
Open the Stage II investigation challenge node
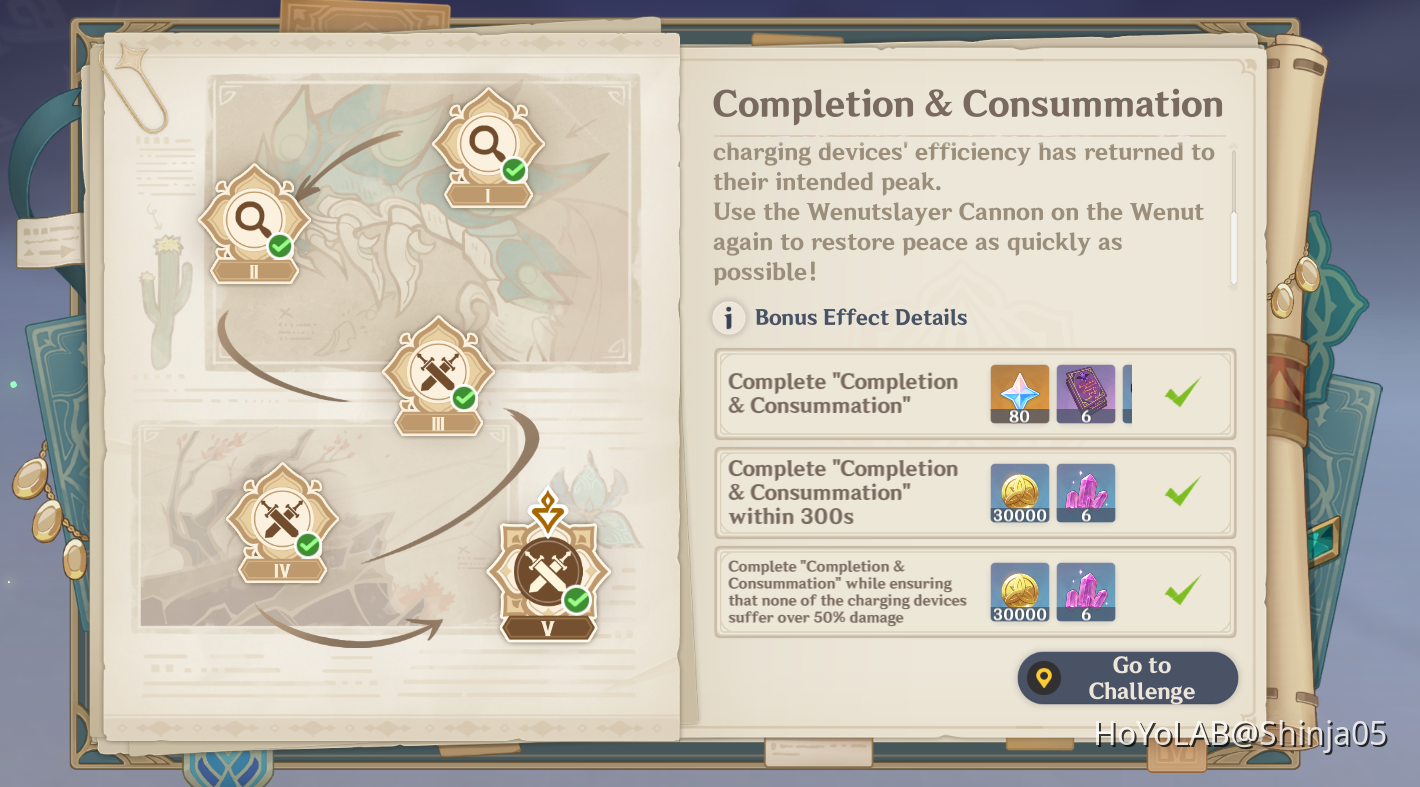tap(252, 222)
